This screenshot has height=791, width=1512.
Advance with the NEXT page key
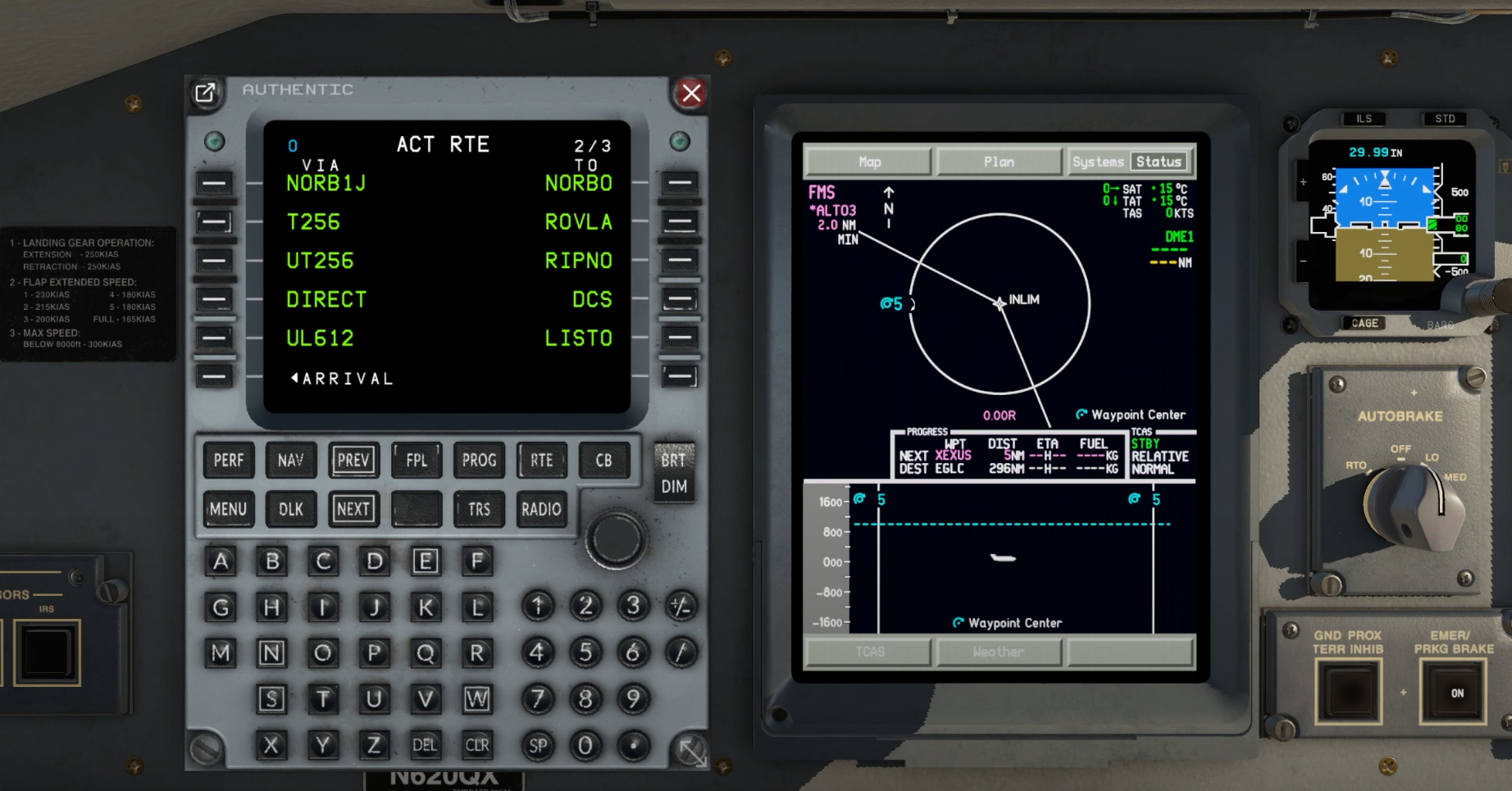click(x=353, y=509)
